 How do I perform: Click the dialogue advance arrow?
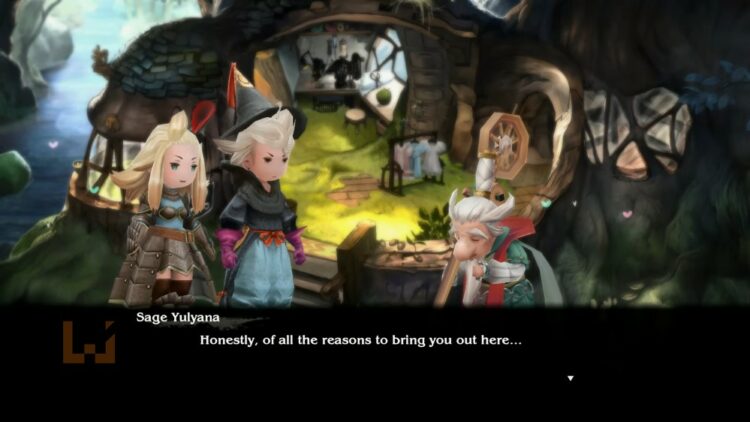(x=570, y=378)
